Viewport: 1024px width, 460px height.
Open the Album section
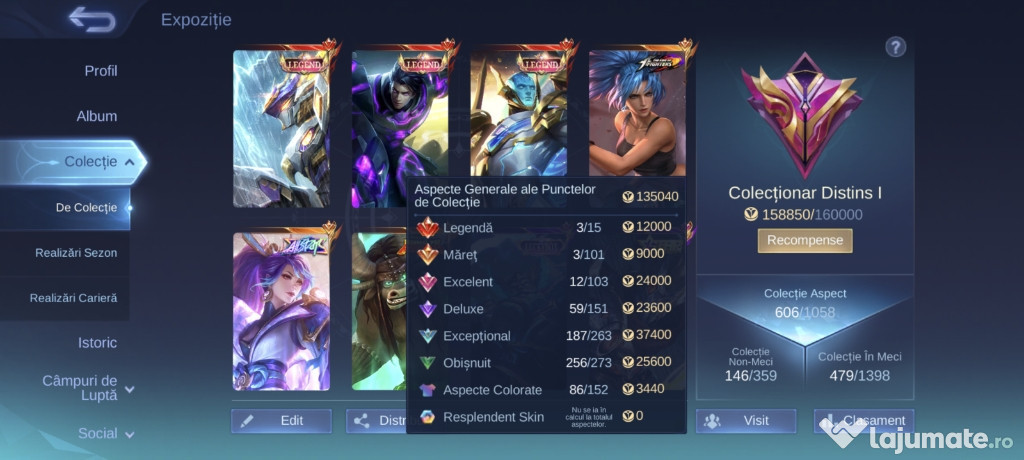[97, 116]
